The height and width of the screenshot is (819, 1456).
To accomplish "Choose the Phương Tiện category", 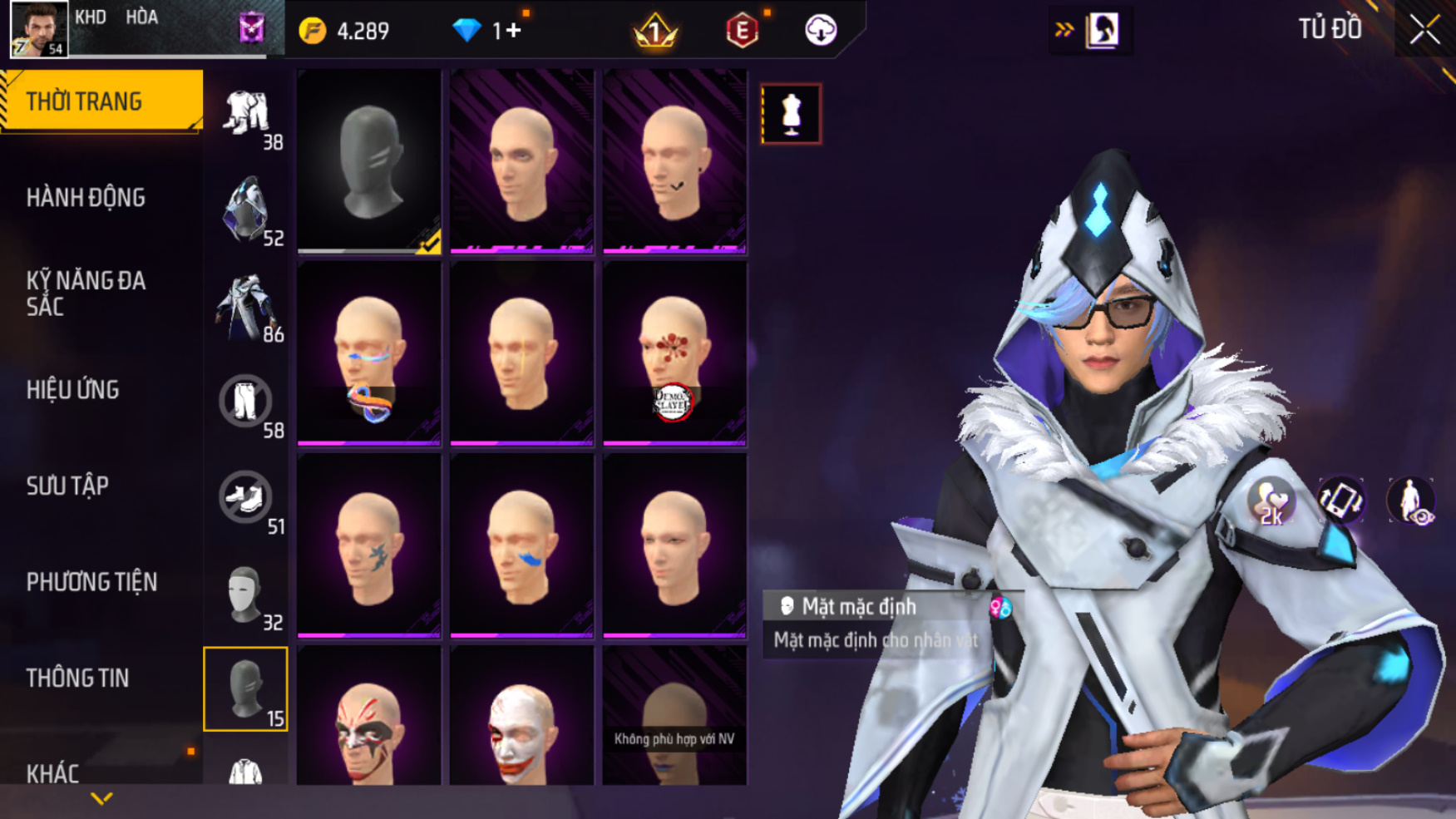I will click(x=91, y=582).
